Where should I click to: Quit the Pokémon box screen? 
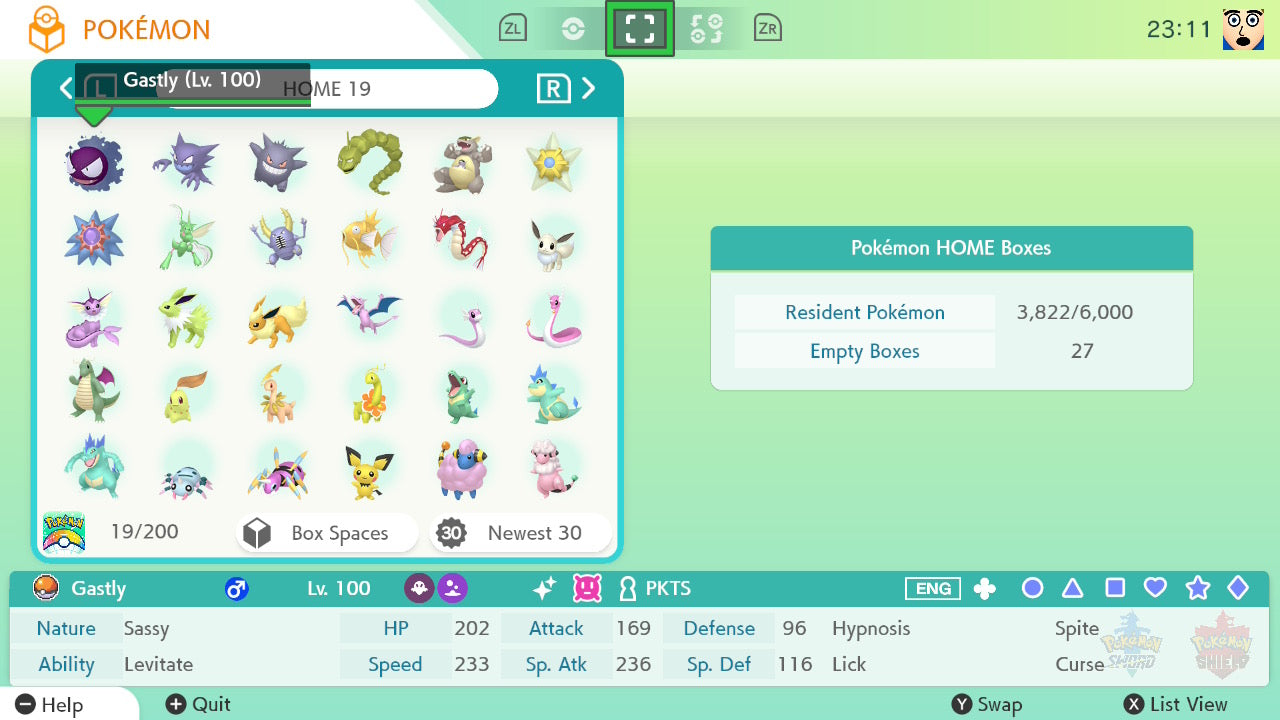click(198, 704)
